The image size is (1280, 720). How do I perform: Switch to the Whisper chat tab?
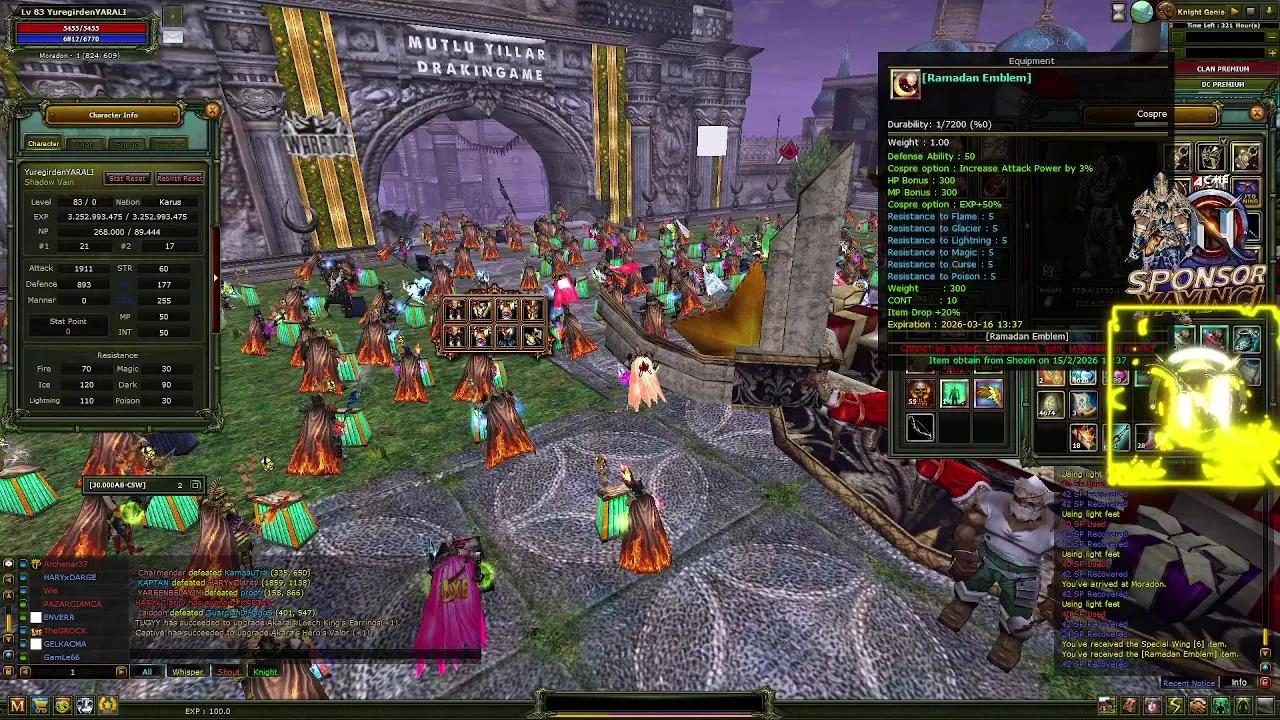click(x=186, y=672)
